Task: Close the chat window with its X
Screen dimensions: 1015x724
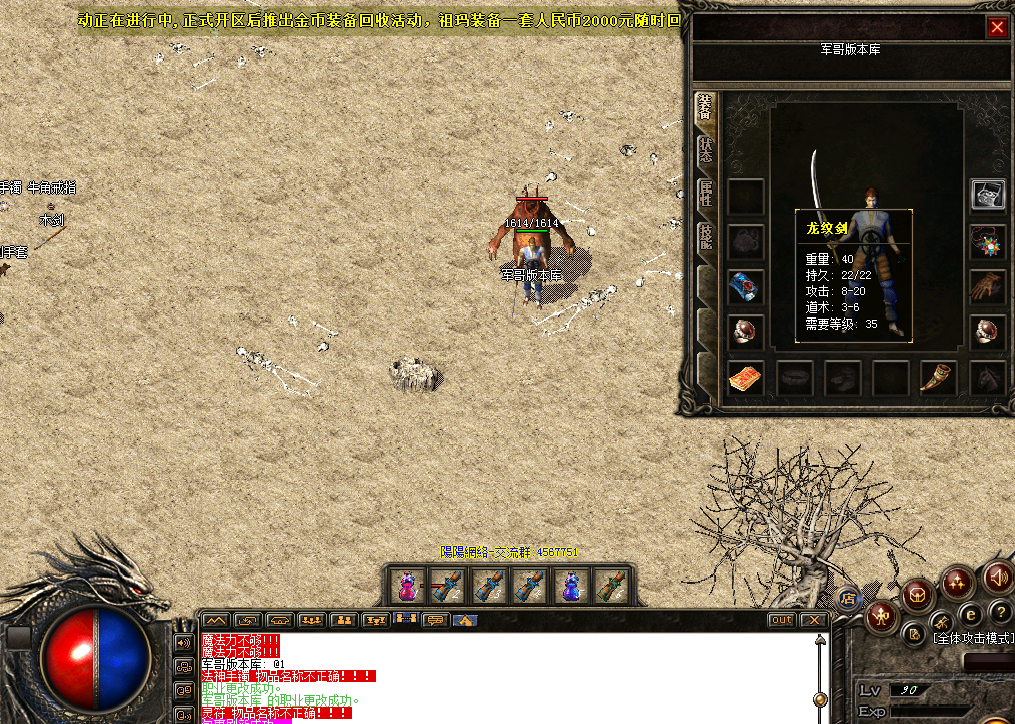Action: coord(814,620)
